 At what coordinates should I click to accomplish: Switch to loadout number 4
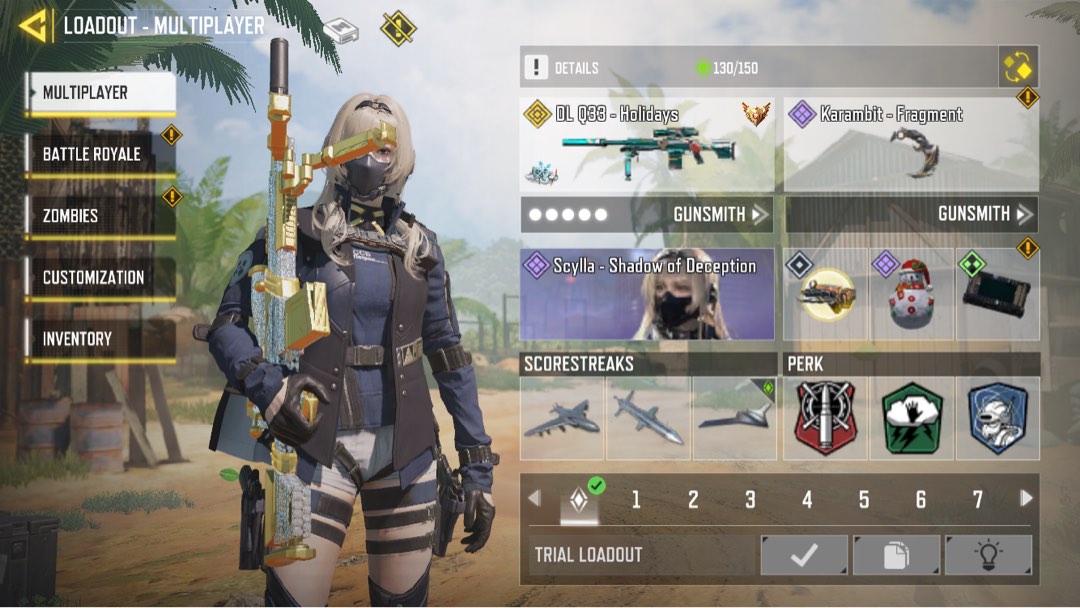coord(807,500)
